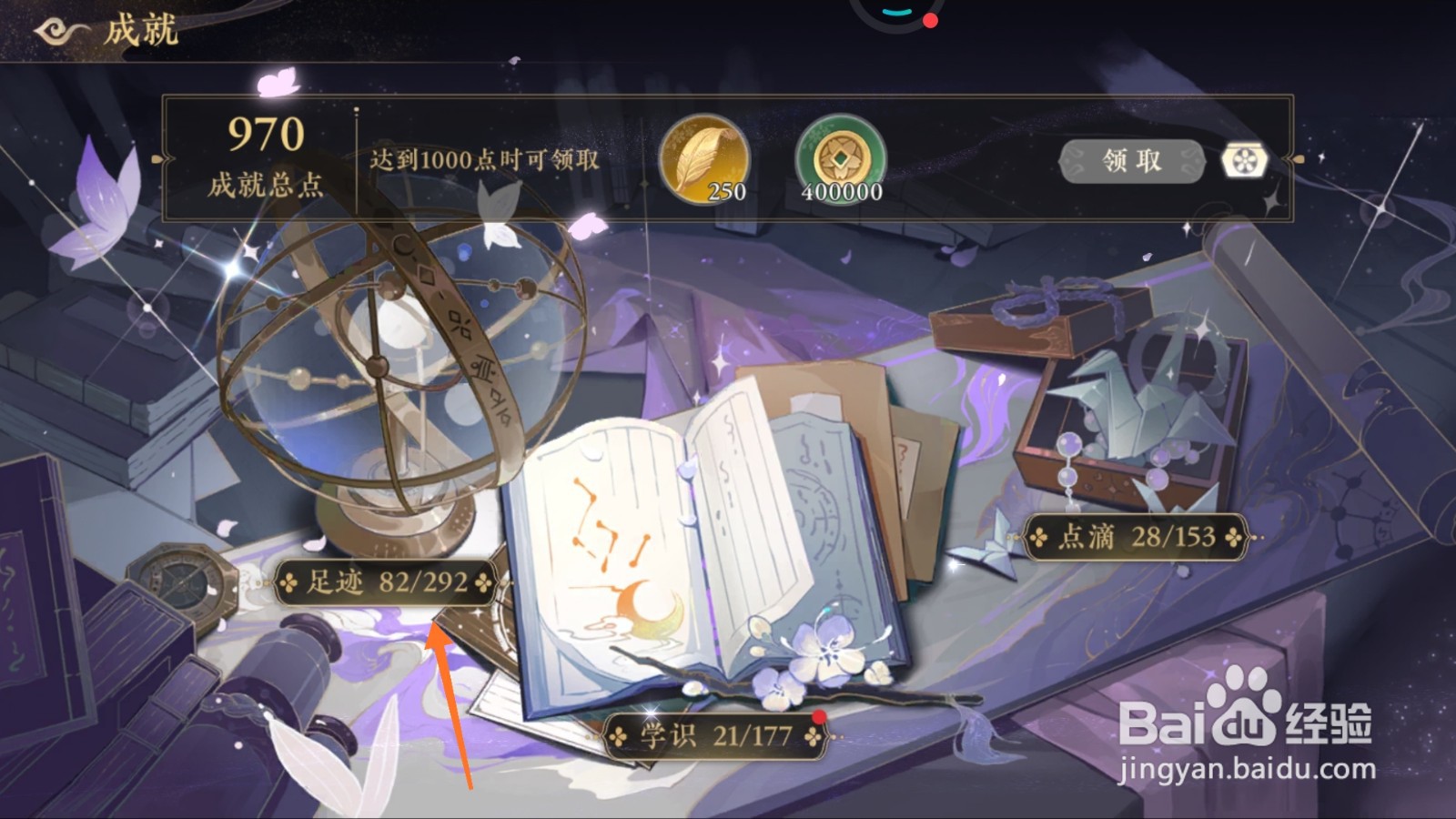Toggle the 点滴 28/153 category badge
Viewport: 1456px width, 819px height.
(1134, 539)
